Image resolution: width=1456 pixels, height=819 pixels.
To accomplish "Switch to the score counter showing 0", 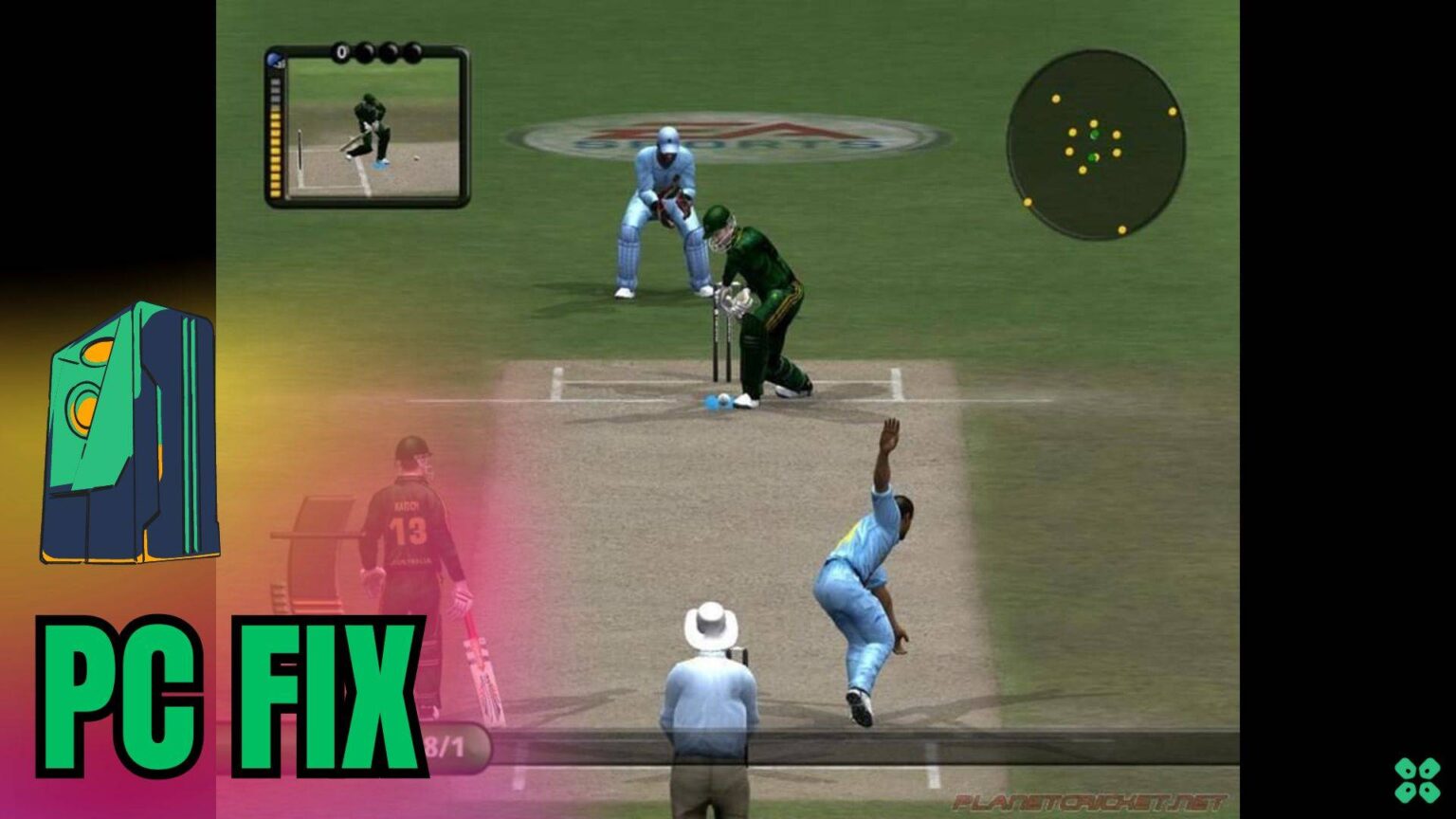I will [x=341, y=51].
